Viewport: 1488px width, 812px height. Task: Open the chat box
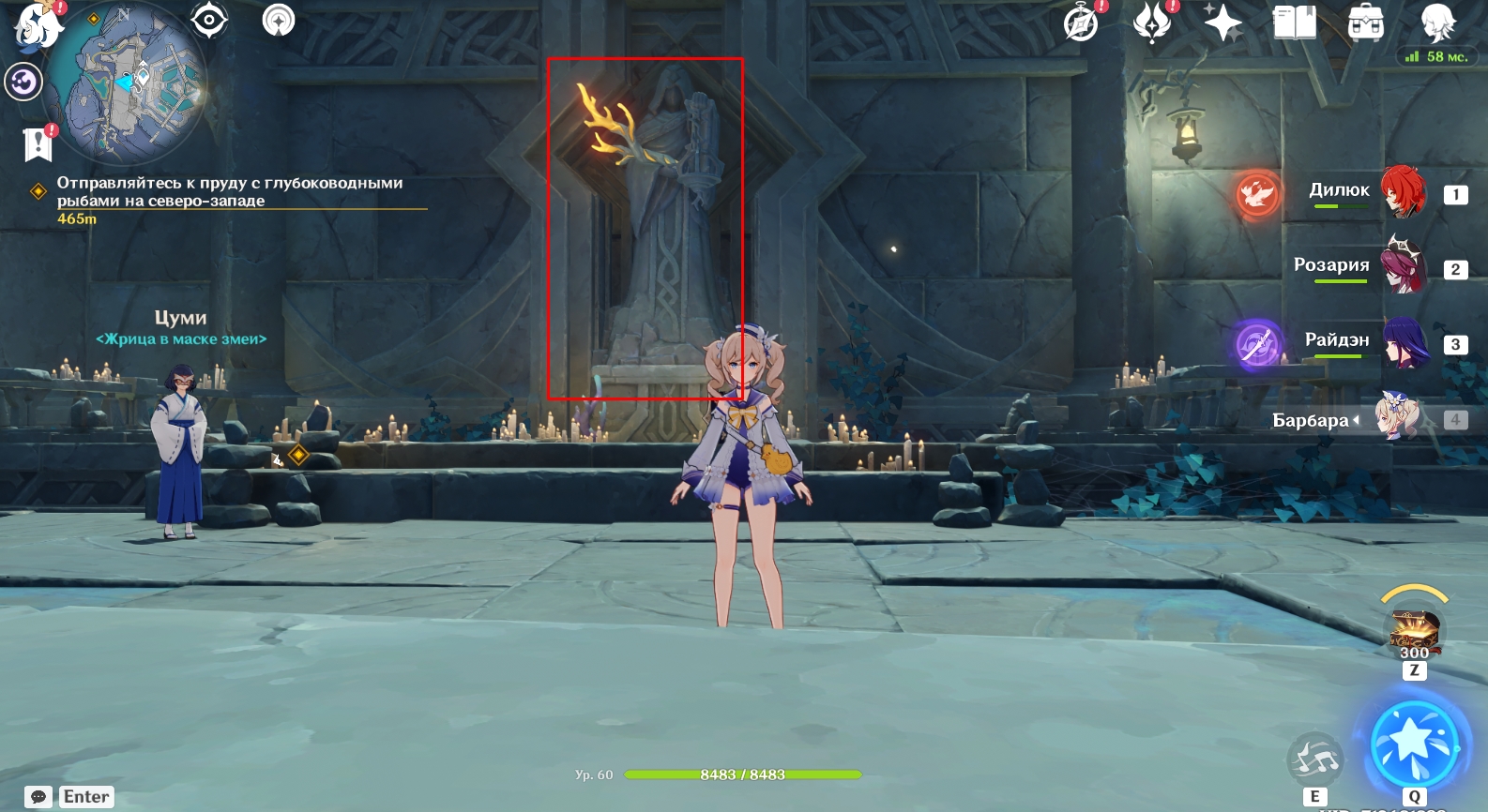pos(39,797)
